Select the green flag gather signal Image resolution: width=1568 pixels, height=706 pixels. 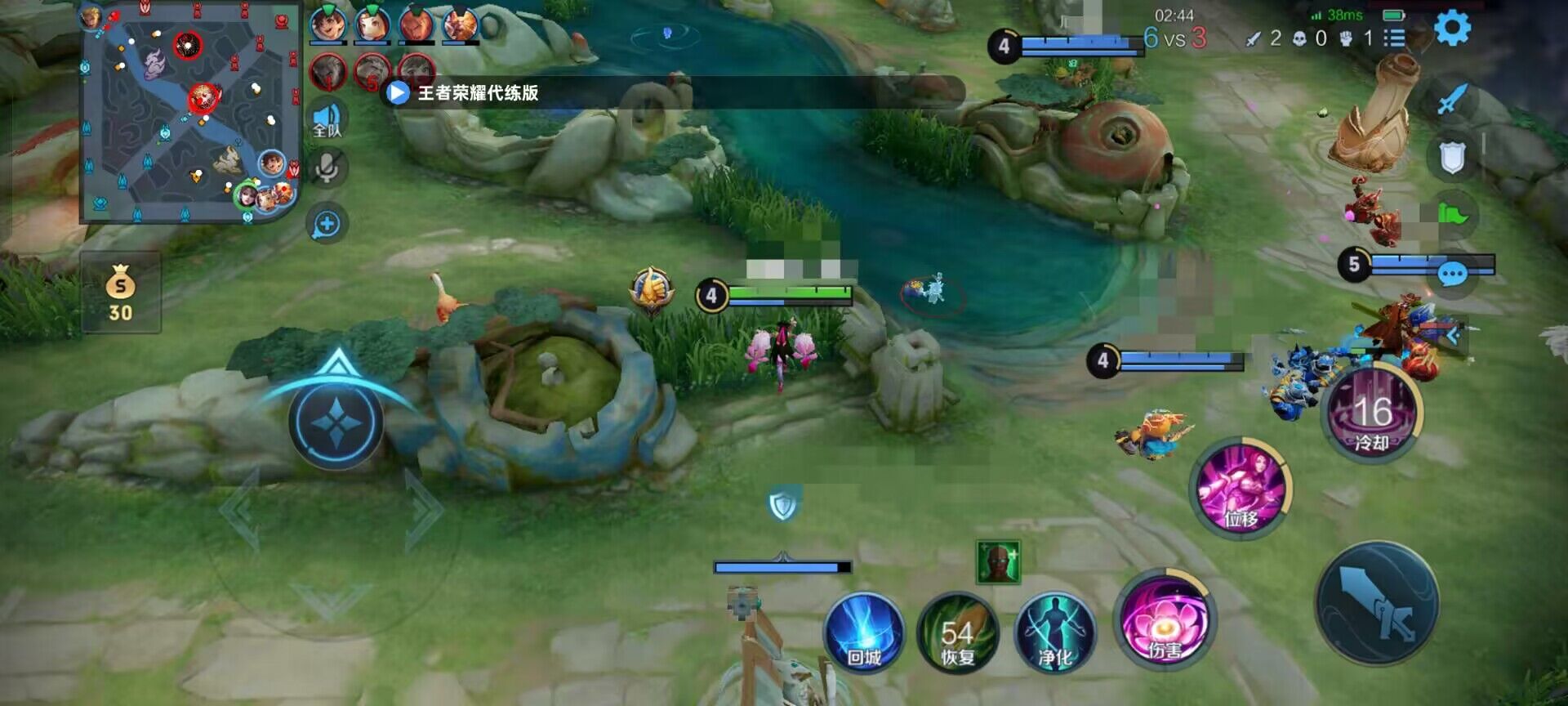click(1453, 216)
